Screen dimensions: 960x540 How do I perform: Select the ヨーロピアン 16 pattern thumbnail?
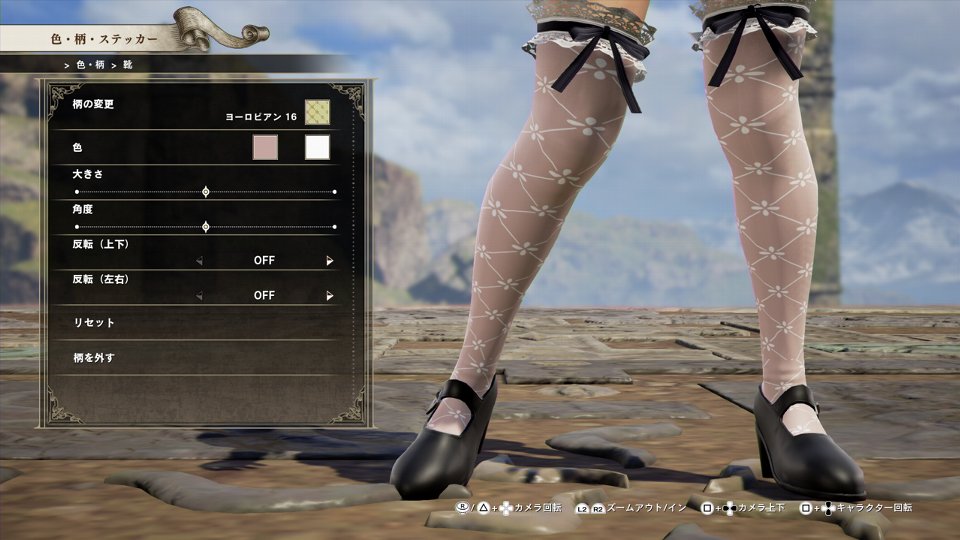(x=317, y=112)
